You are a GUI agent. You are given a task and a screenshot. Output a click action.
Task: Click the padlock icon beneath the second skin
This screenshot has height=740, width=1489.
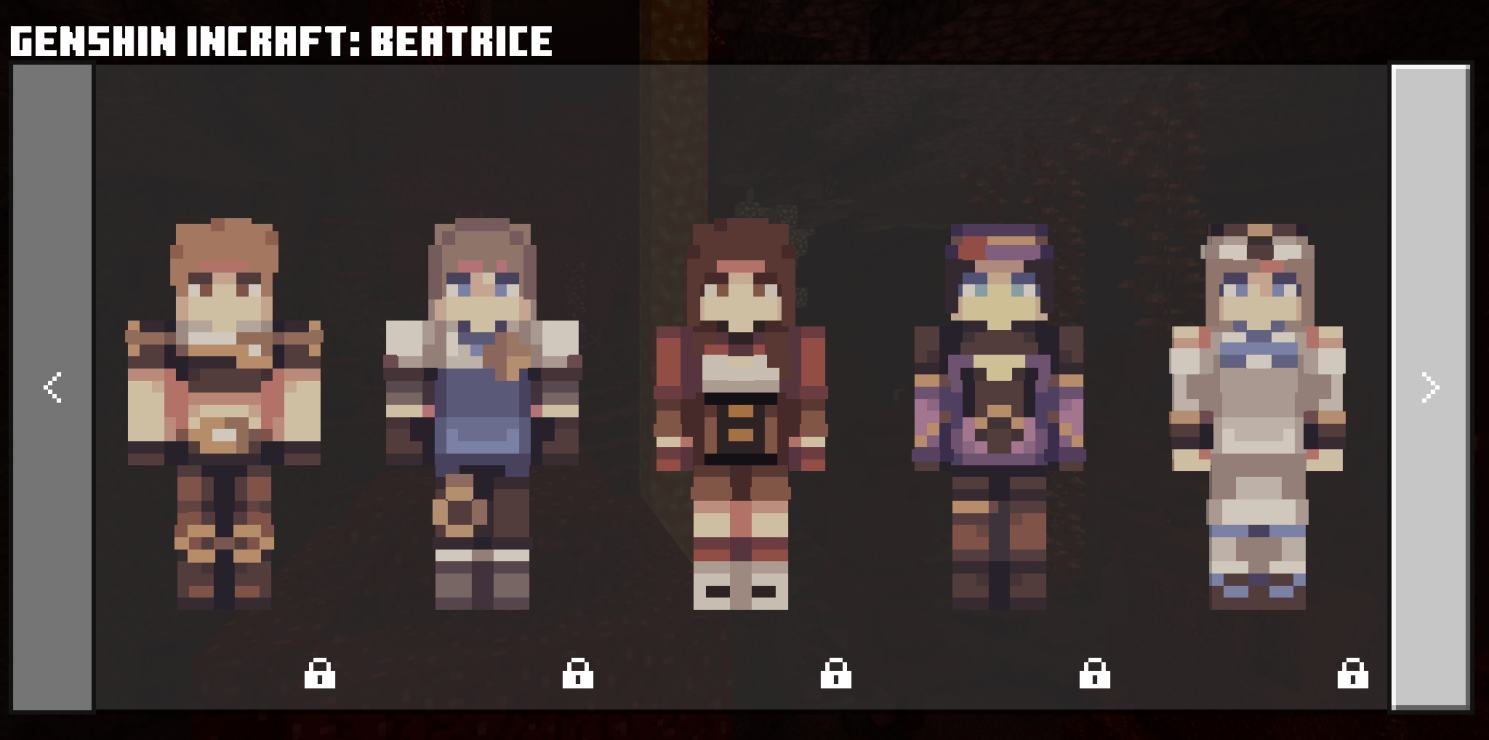[x=578, y=675]
